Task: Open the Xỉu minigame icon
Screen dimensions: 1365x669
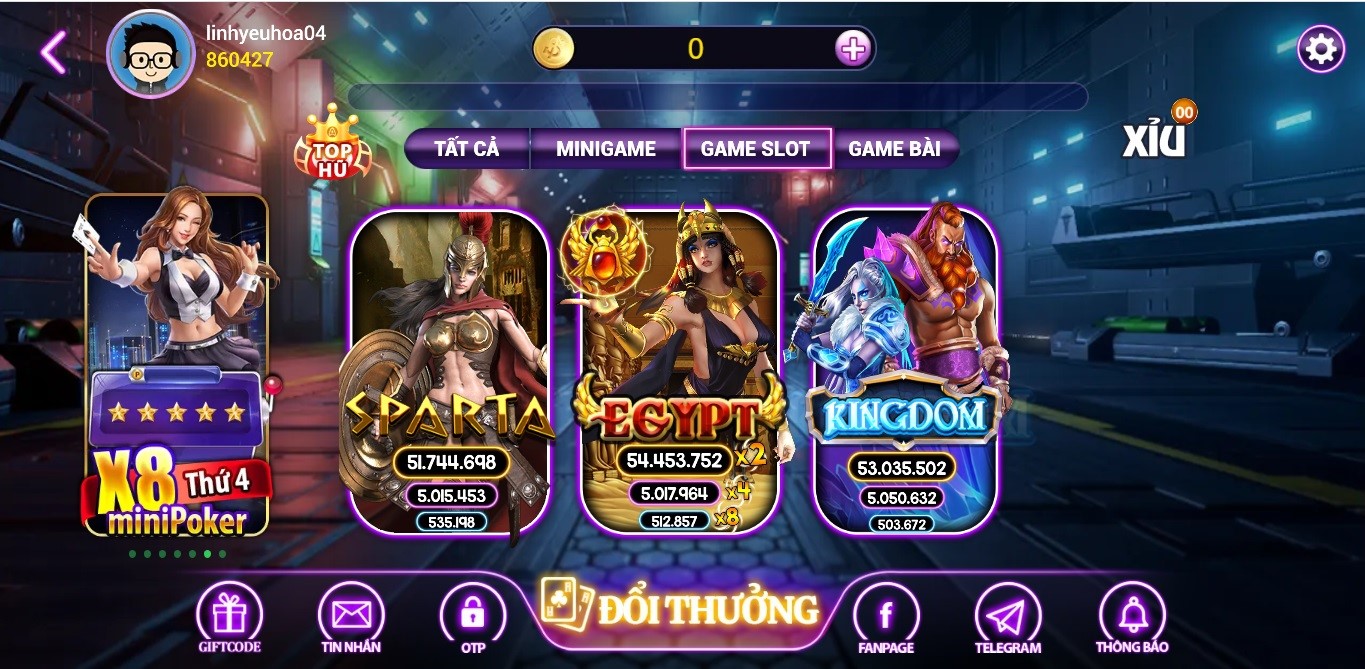Action: pos(1155,138)
